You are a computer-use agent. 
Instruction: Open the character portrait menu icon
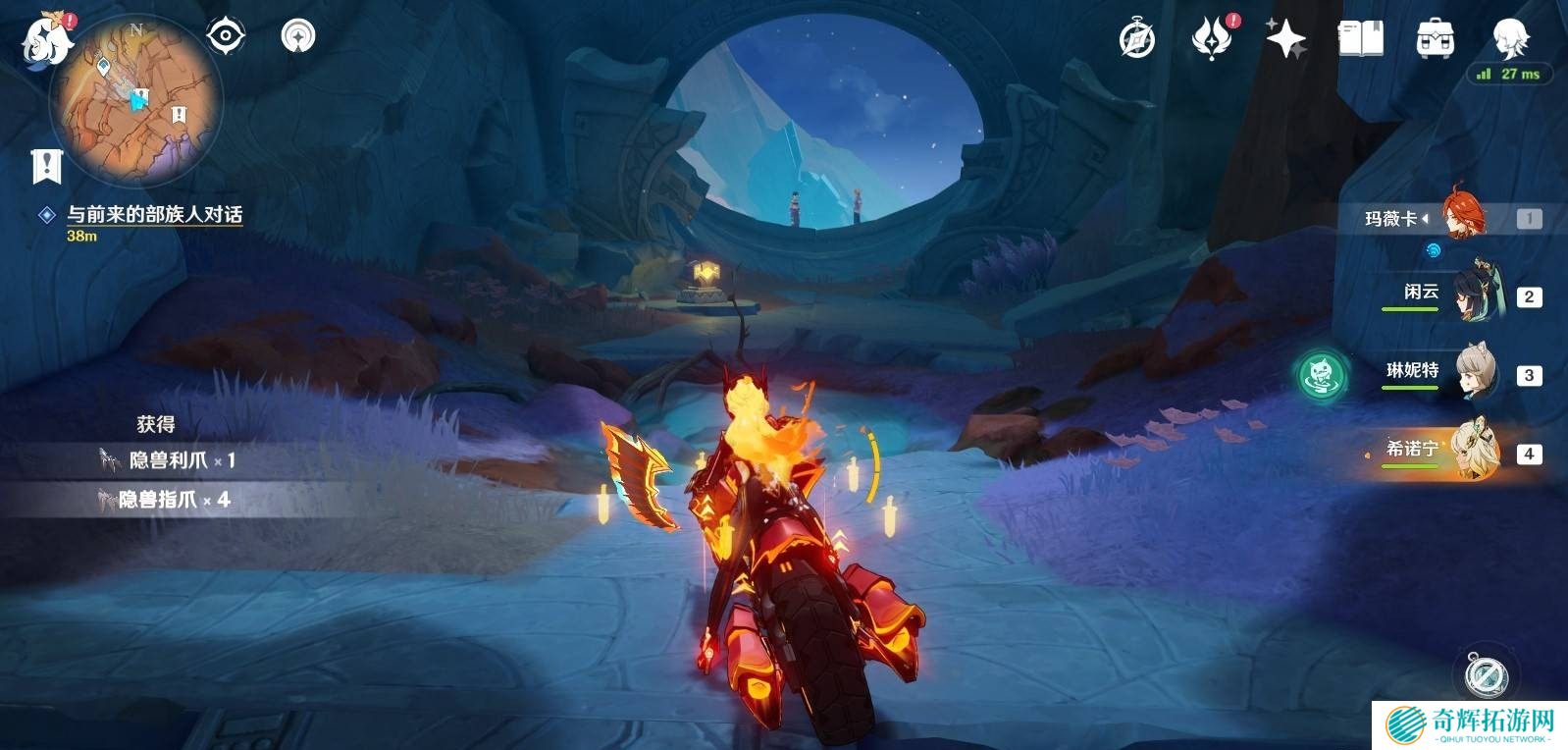[1509, 39]
